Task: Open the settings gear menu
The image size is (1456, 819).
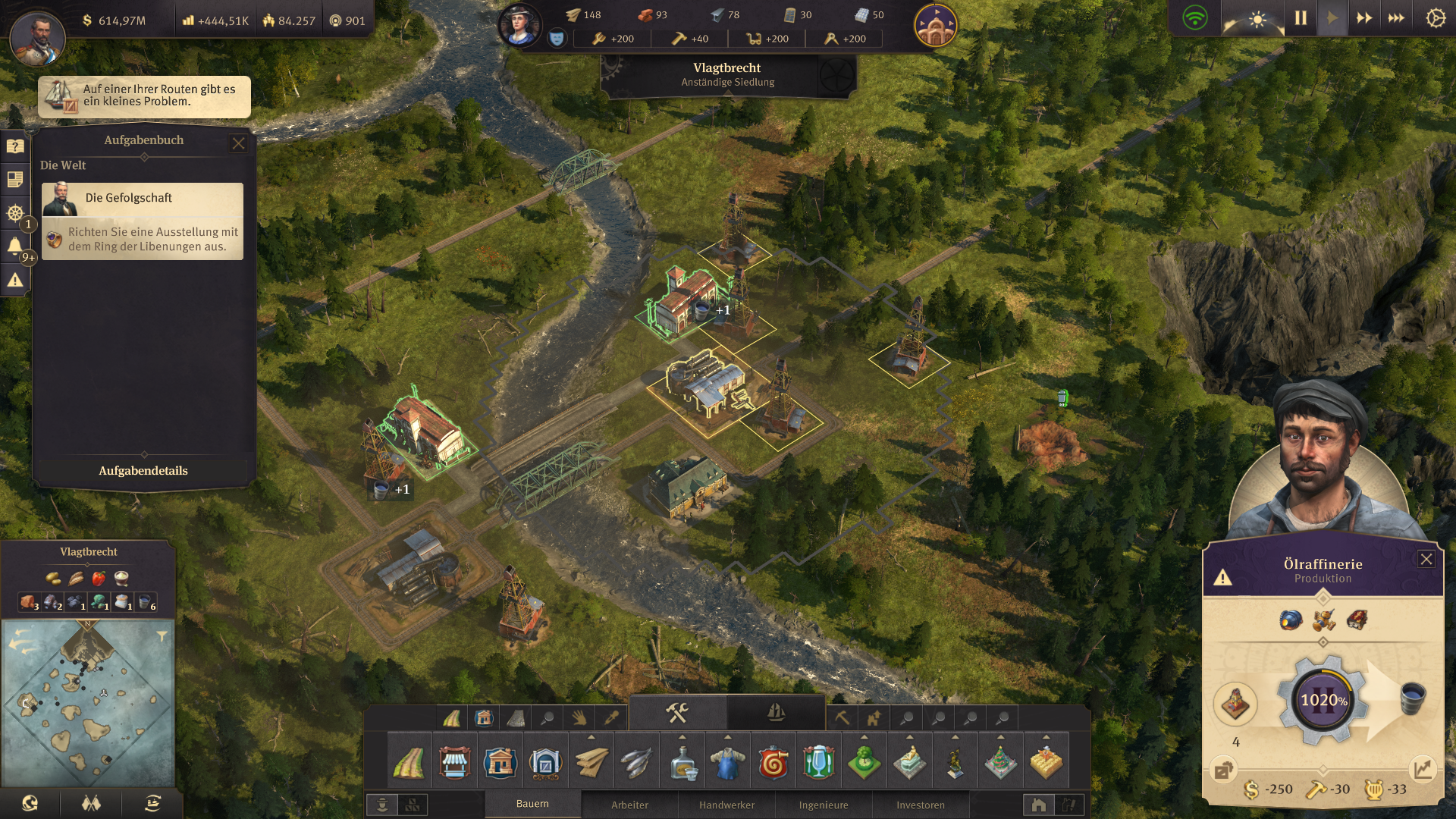Action: click(1436, 18)
